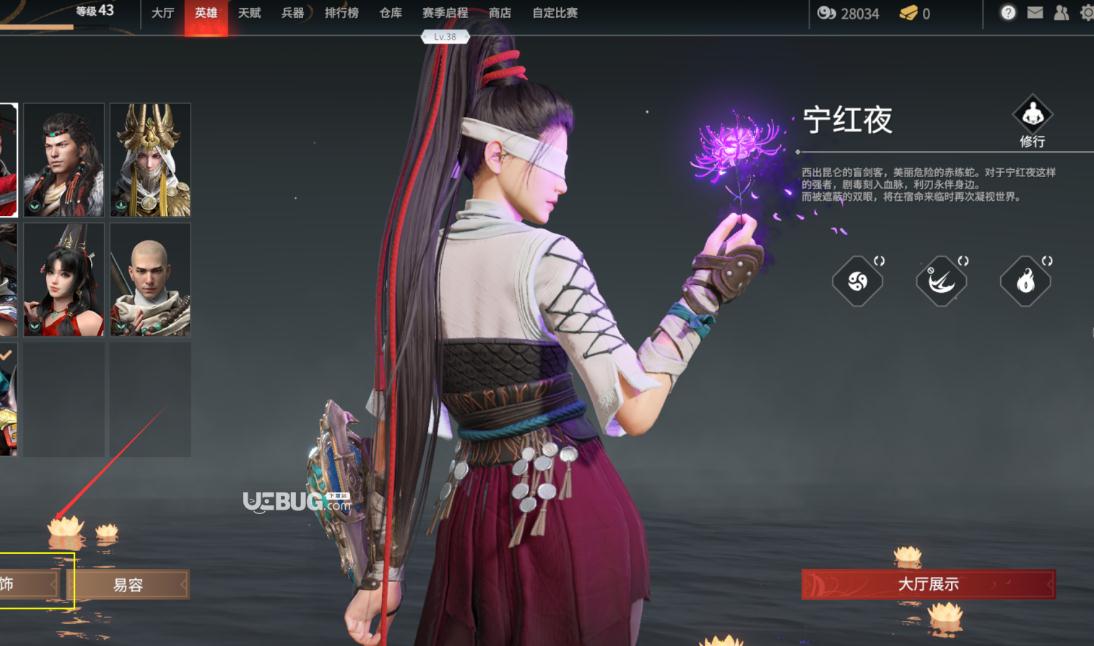Open the friends list icon
The width and height of the screenshot is (1094, 646).
click(x=1061, y=13)
